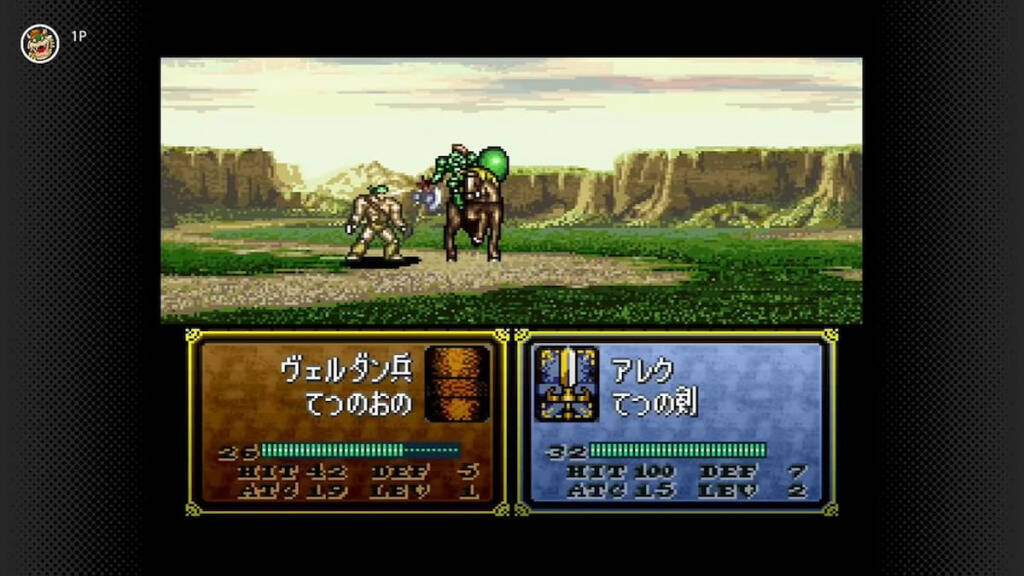Viewport: 1024px width, 576px height.
Task: Select the Verdane soldier's iron axe icon
Action: pyautogui.click(x=457, y=384)
